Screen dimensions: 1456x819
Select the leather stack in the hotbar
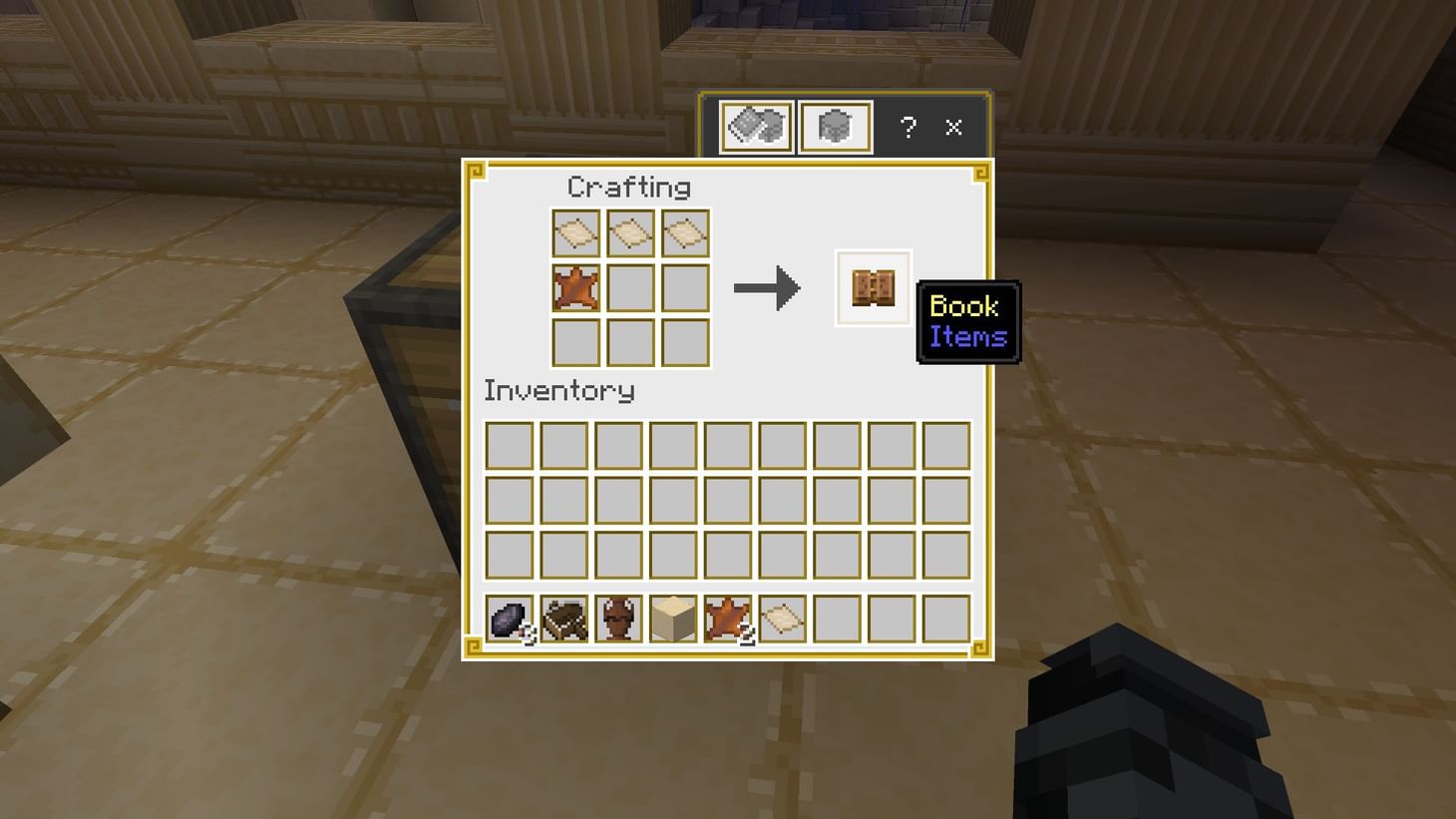pos(728,618)
